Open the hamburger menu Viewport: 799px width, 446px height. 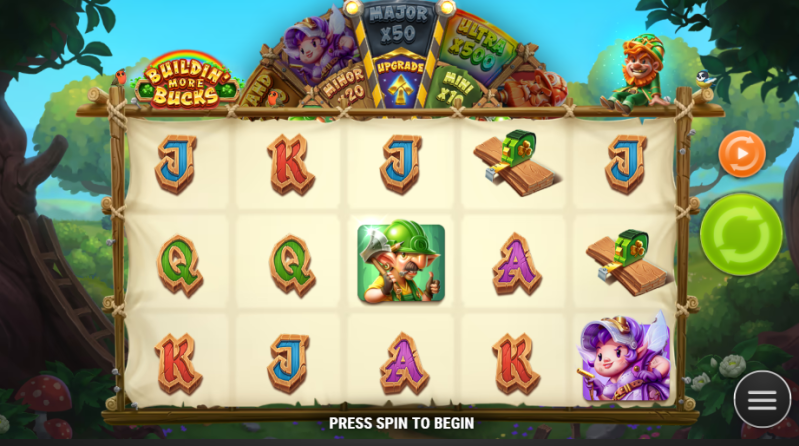(762, 399)
